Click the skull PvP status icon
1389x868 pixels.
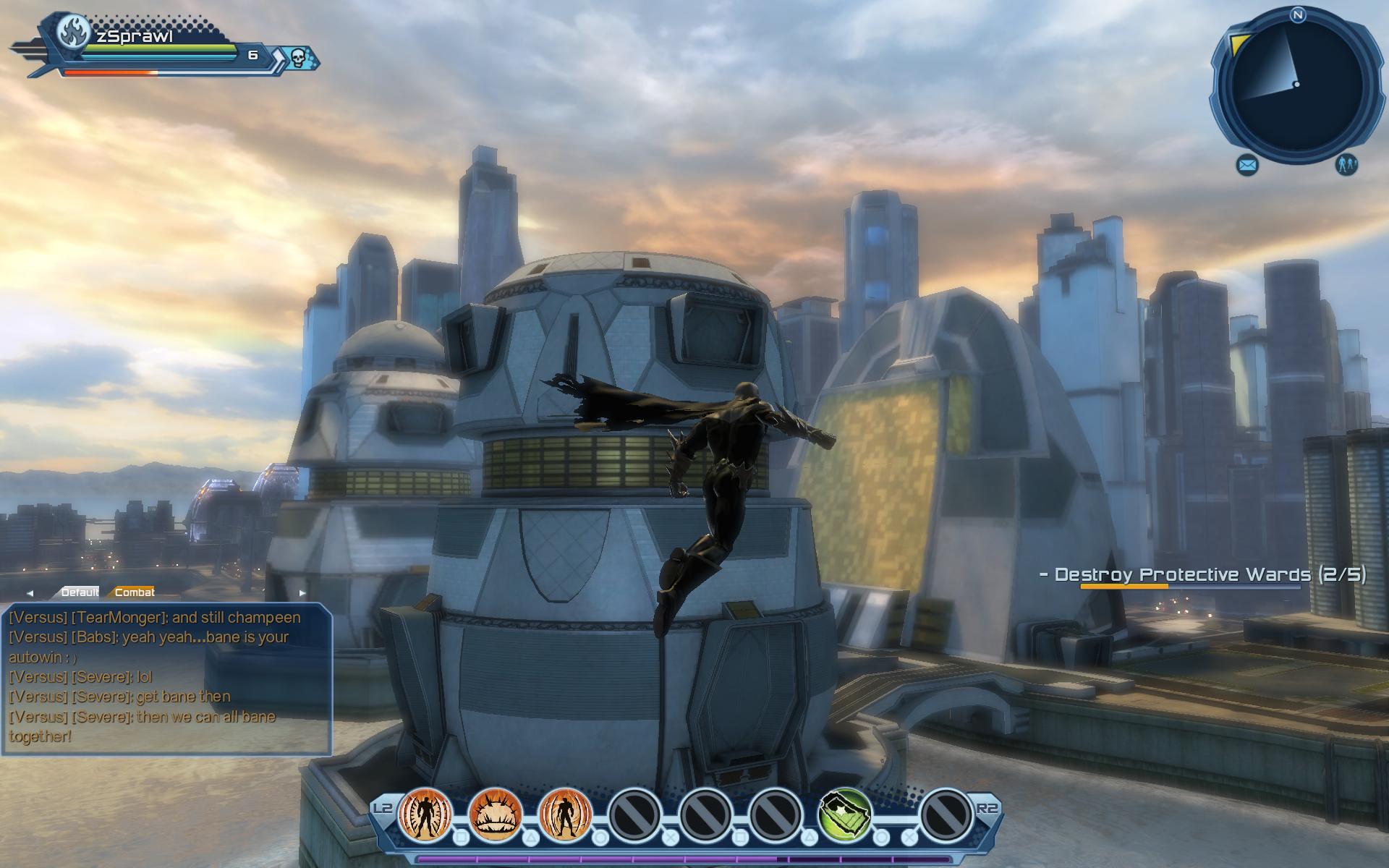pyautogui.click(x=299, y=56)
